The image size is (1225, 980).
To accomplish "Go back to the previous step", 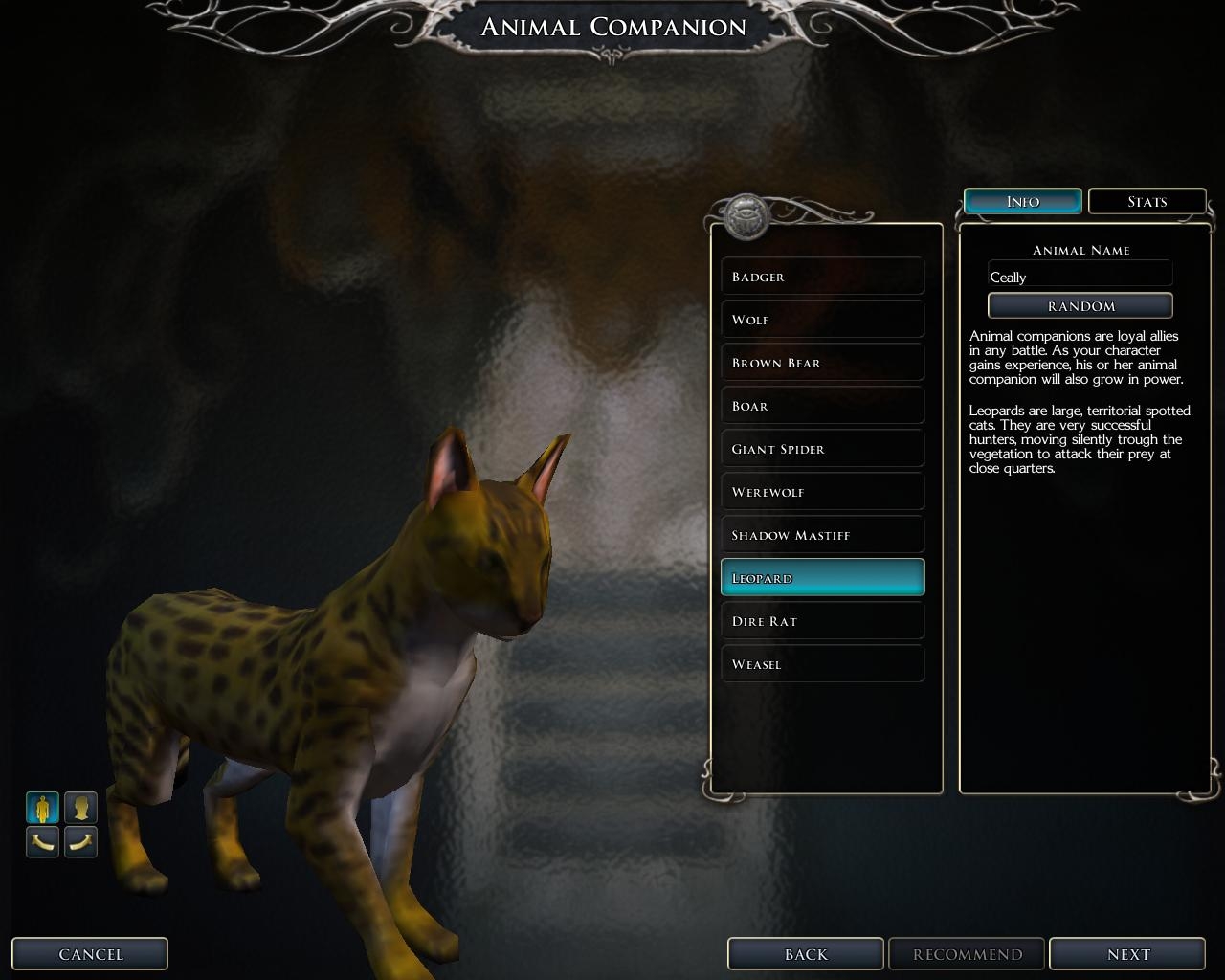I will 805,954.
